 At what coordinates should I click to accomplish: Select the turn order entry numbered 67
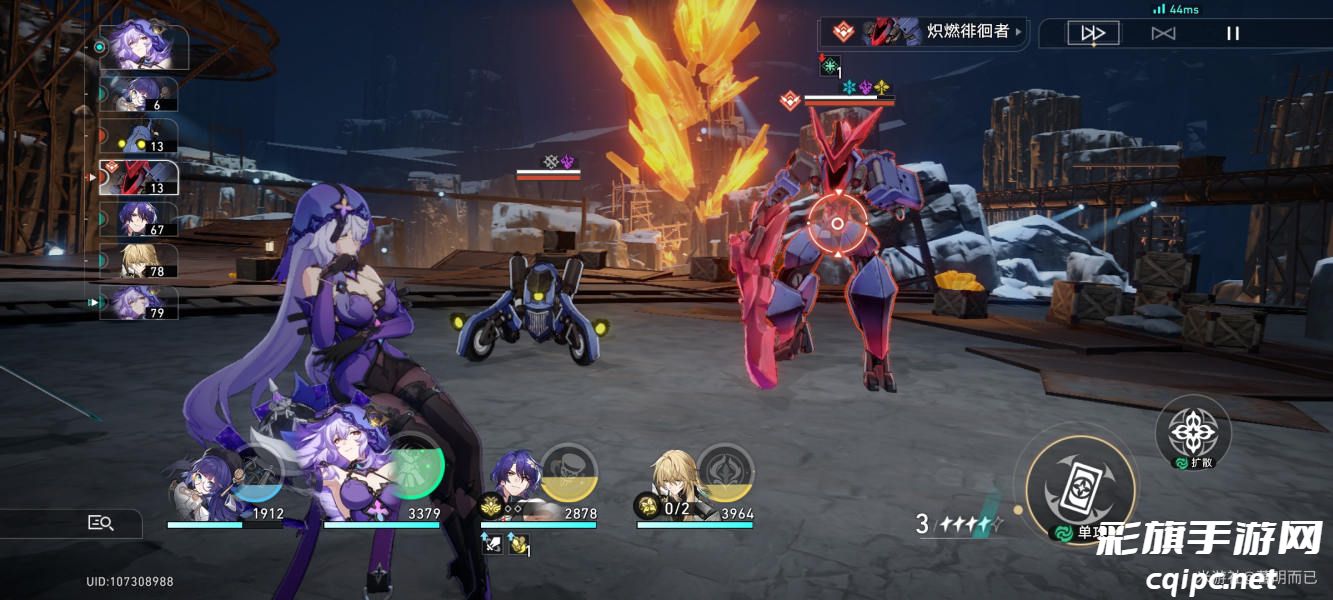tap(139, 219)
